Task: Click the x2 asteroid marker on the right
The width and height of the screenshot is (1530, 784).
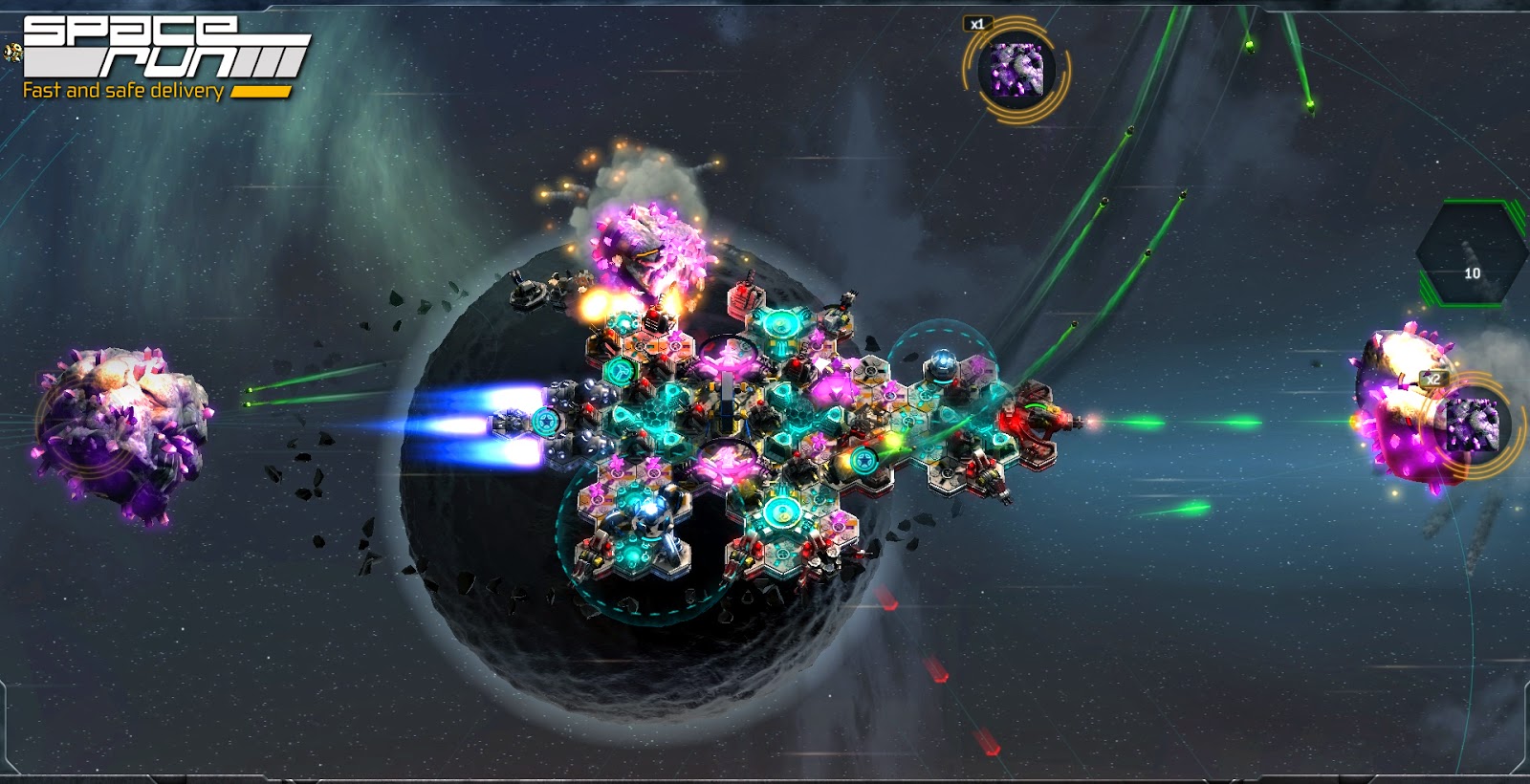Action: (x=1434, y=381)
